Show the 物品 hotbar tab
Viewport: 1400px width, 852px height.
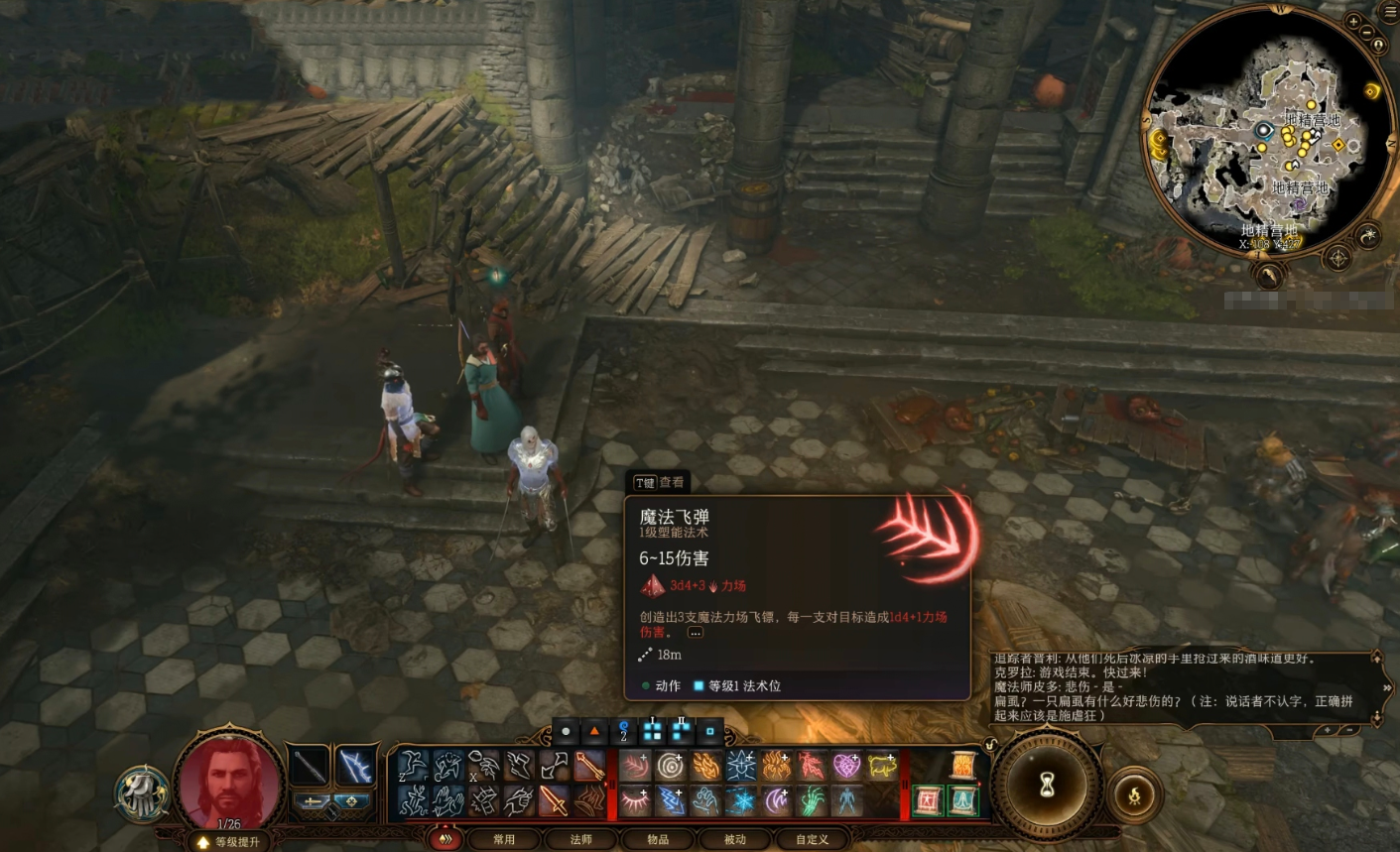coord(657,839)
